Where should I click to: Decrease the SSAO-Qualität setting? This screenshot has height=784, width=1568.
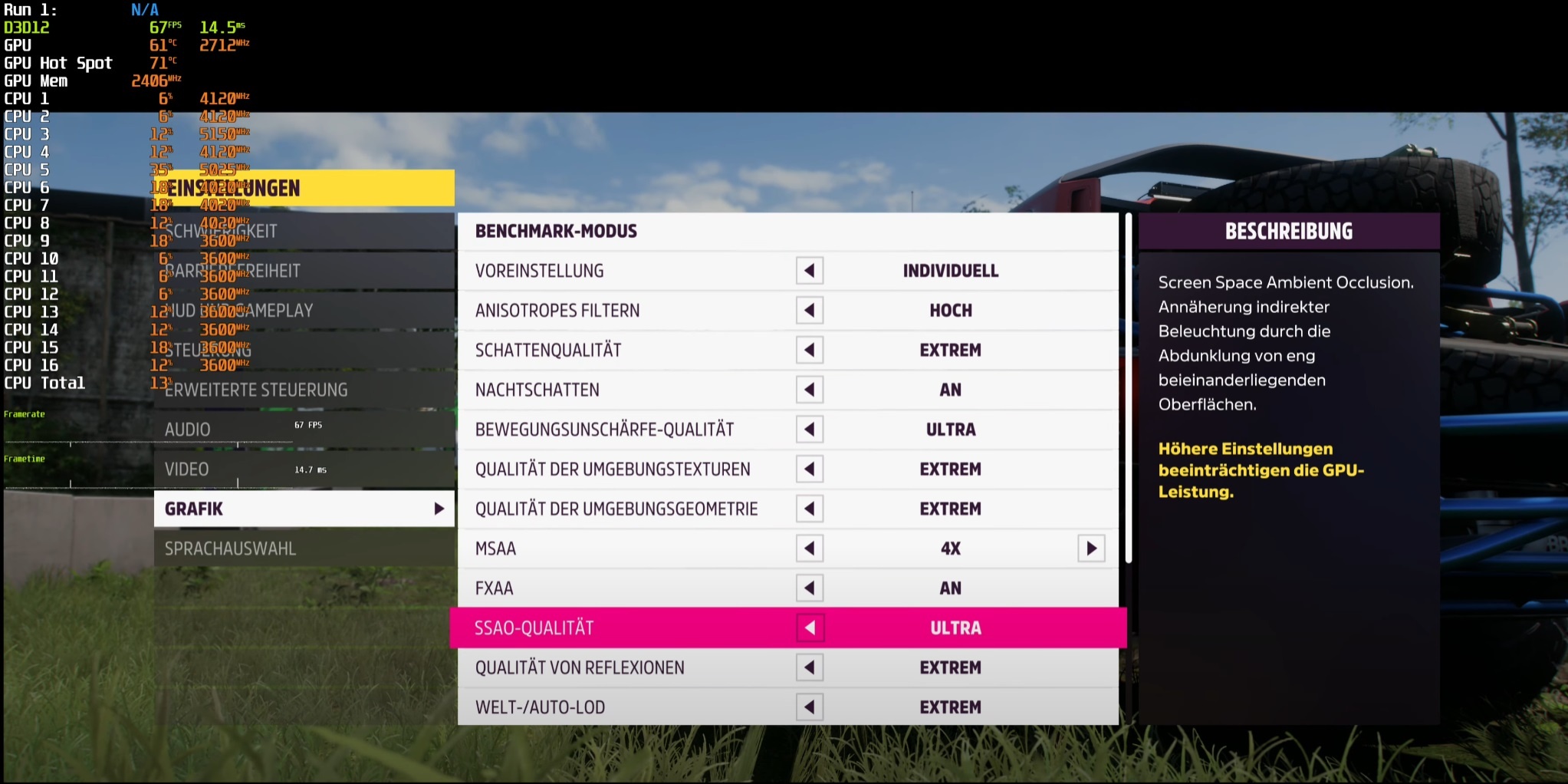(810, 628)
